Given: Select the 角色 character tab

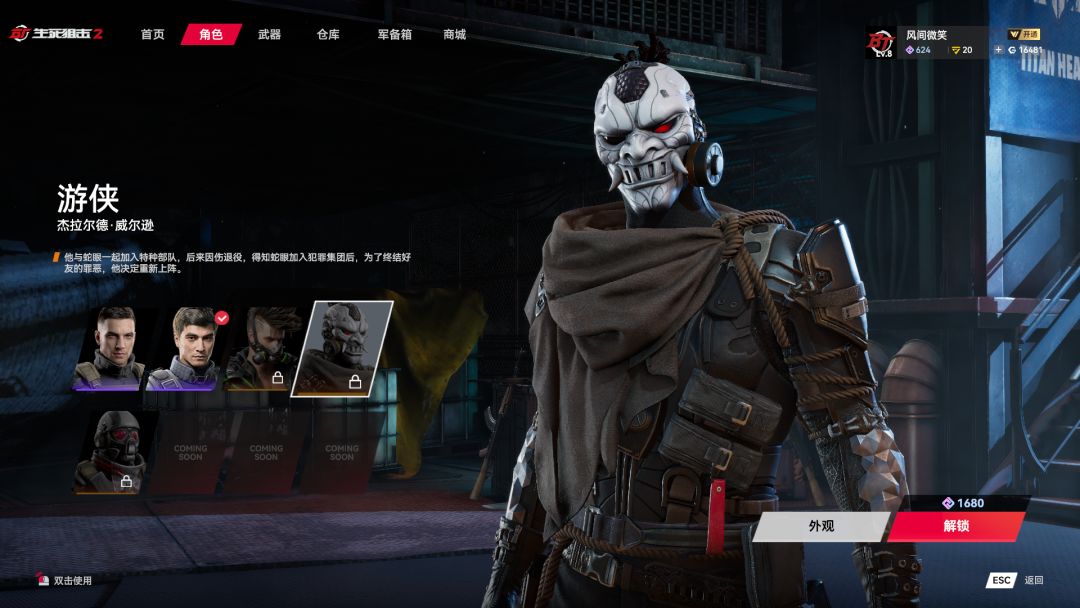Looking at the screenshot, I should [211, 35].
